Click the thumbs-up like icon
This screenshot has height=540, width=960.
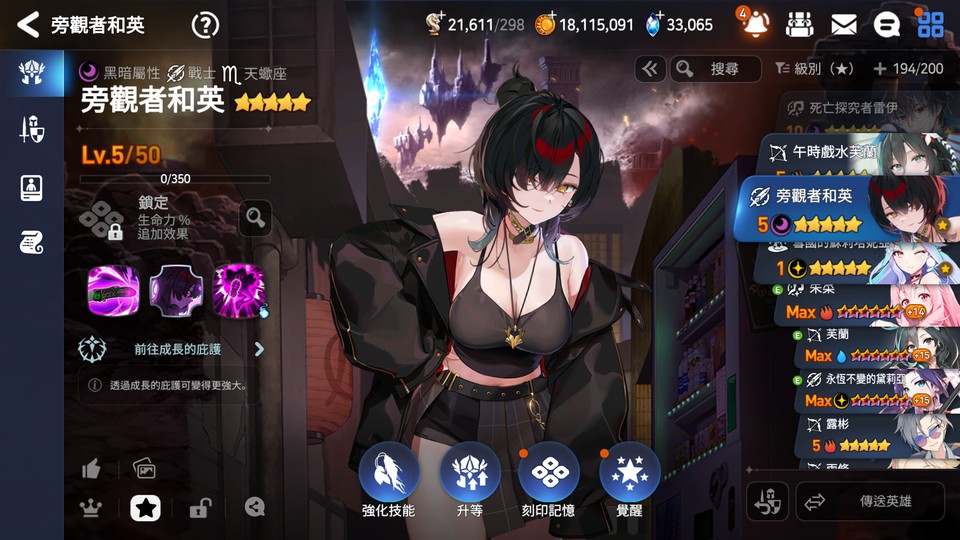pos(91,468)
